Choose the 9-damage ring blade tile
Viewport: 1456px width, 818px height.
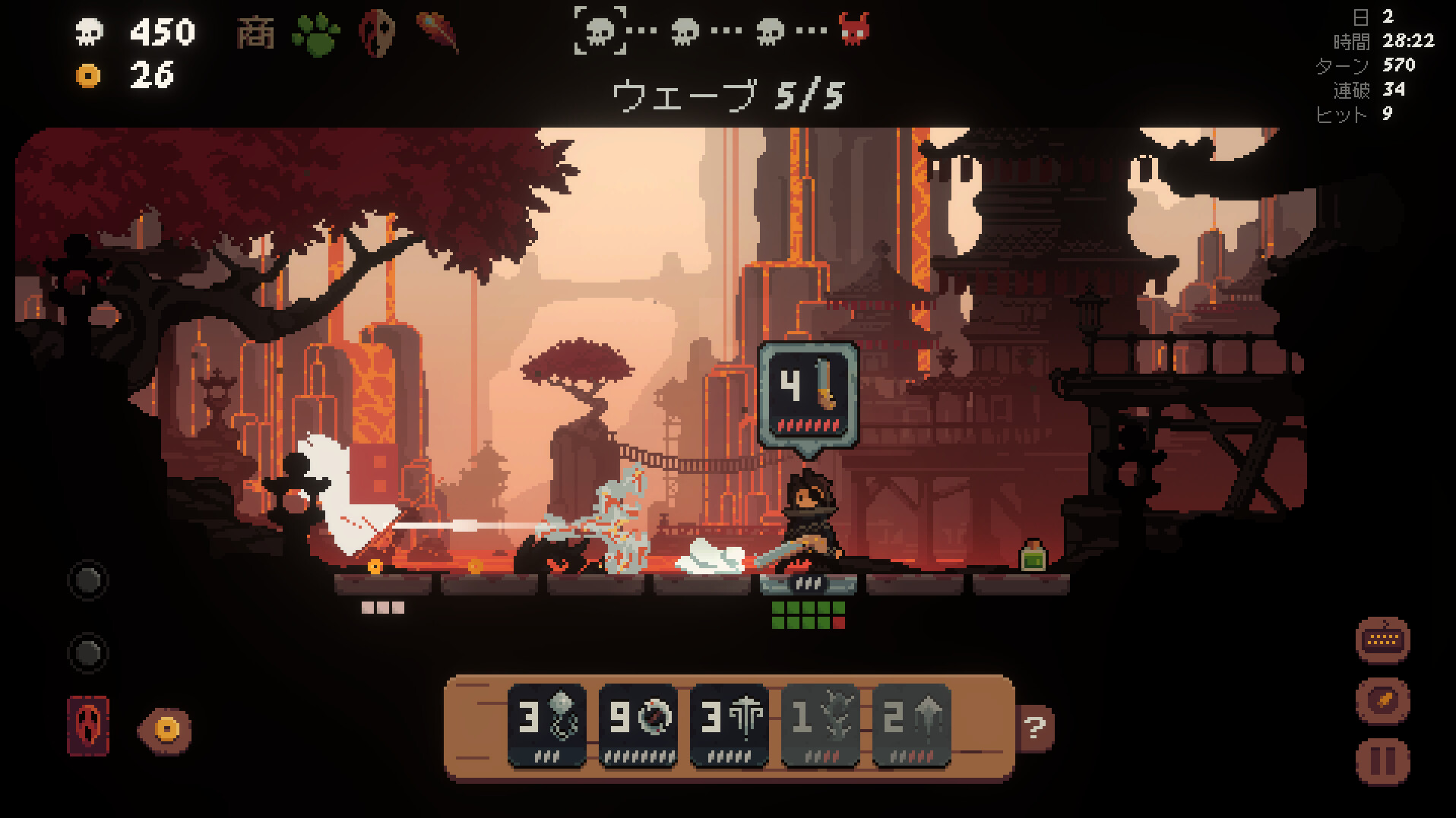coord(638,725)
